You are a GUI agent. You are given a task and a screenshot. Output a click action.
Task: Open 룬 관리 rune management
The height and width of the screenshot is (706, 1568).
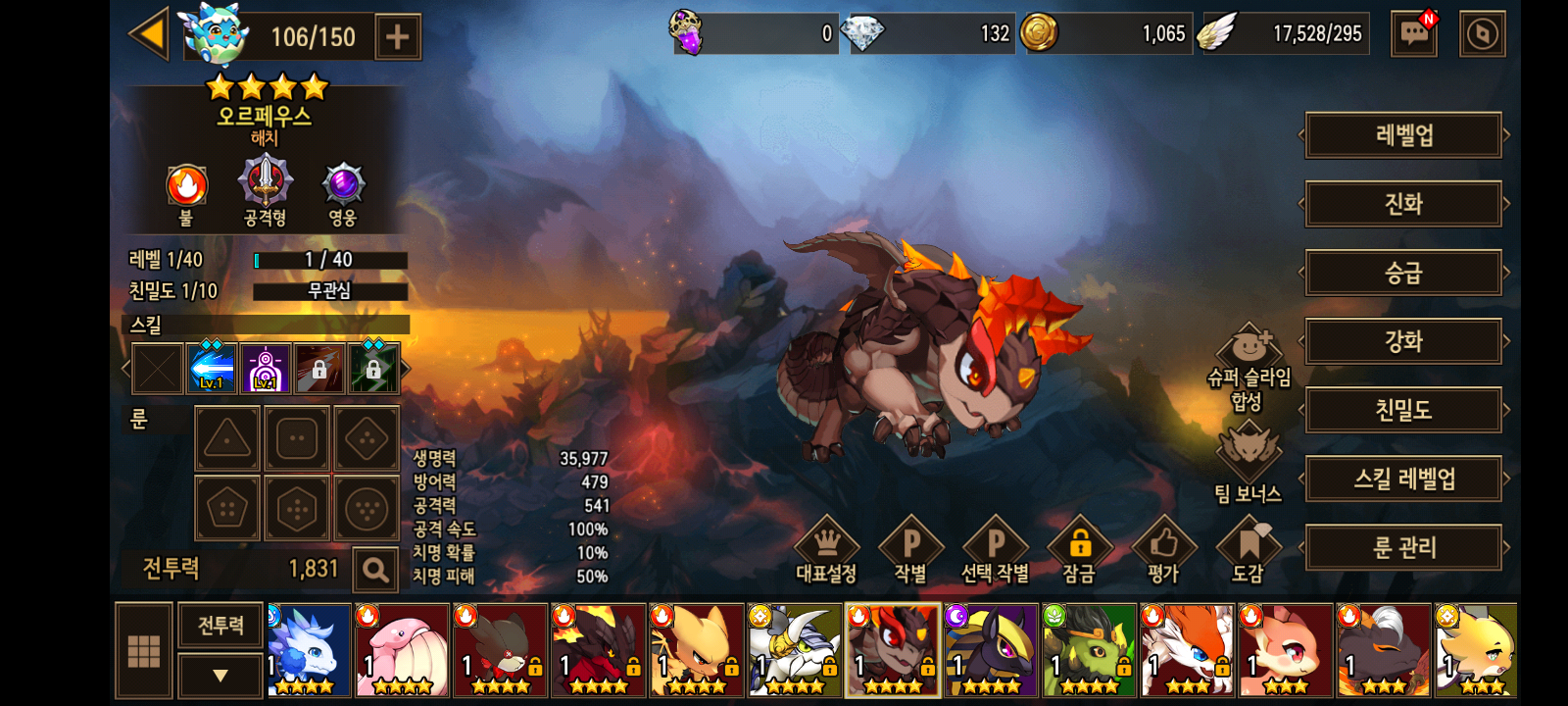pyautogui.click(x=1403, y=547)
